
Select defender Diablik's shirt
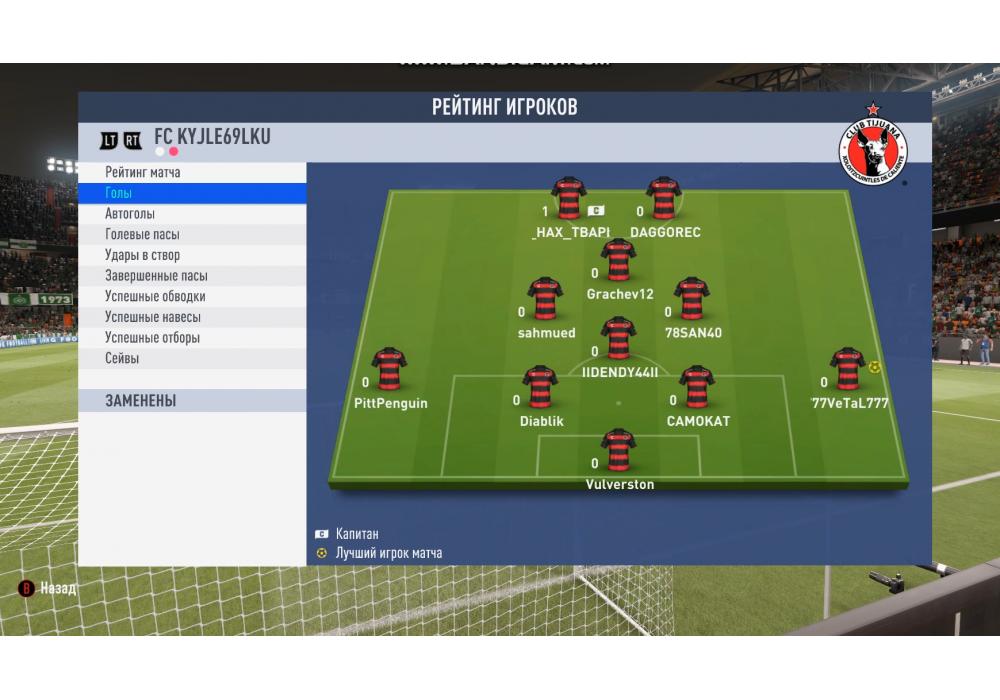point(541,387)
